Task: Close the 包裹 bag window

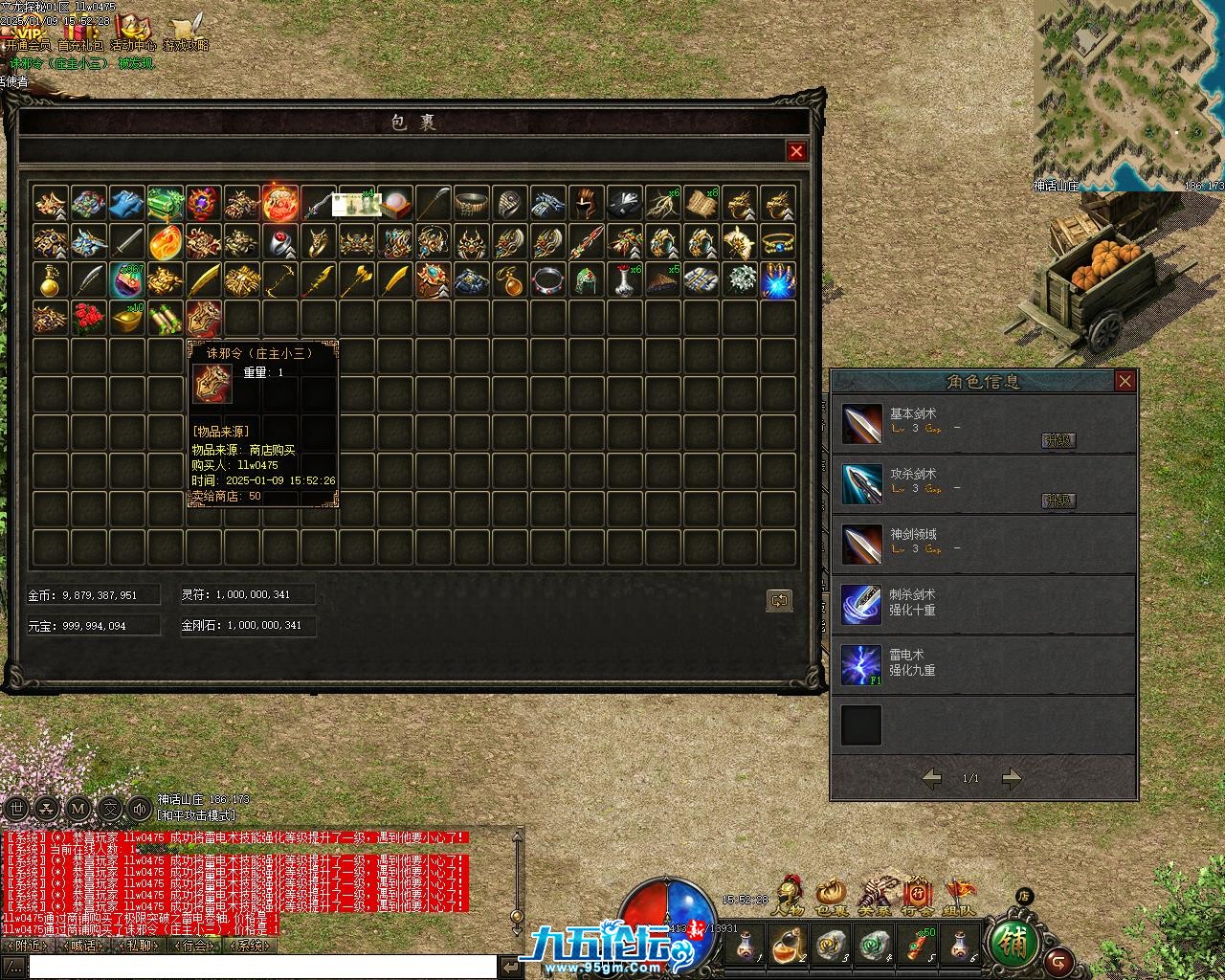Action: coord(796,151)
